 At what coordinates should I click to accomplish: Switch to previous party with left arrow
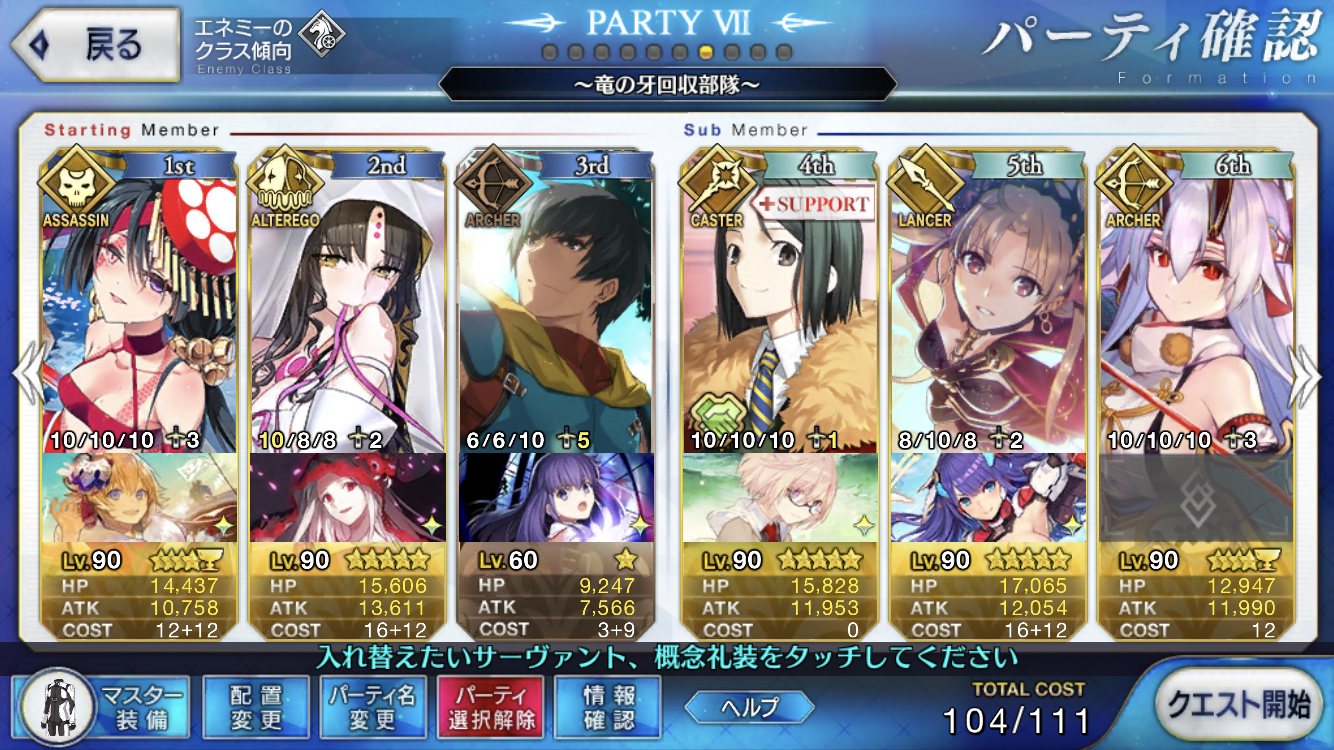point(27,377)
